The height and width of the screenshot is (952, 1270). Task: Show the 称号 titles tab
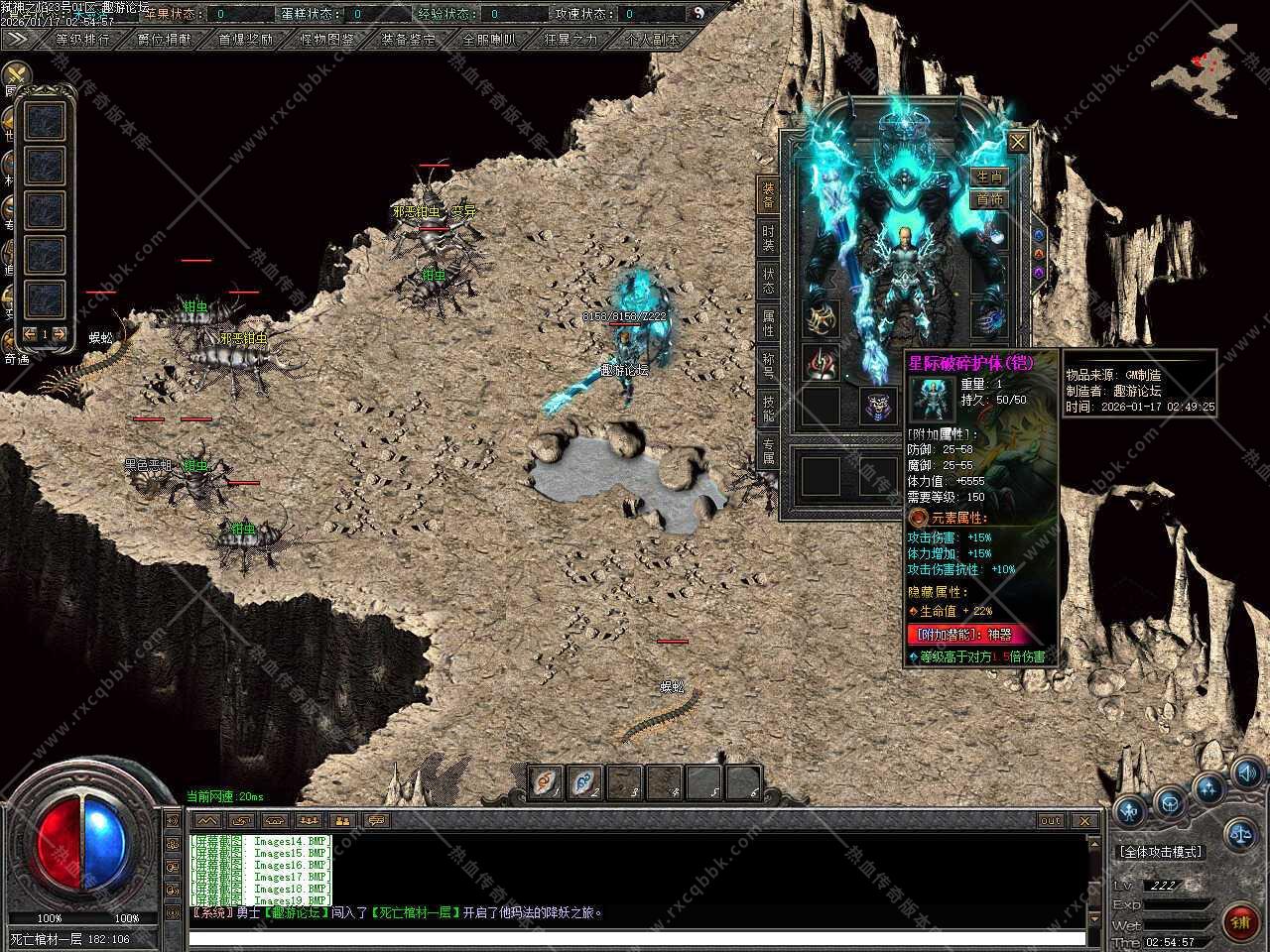pyautogui.click(x=768, y=366)
